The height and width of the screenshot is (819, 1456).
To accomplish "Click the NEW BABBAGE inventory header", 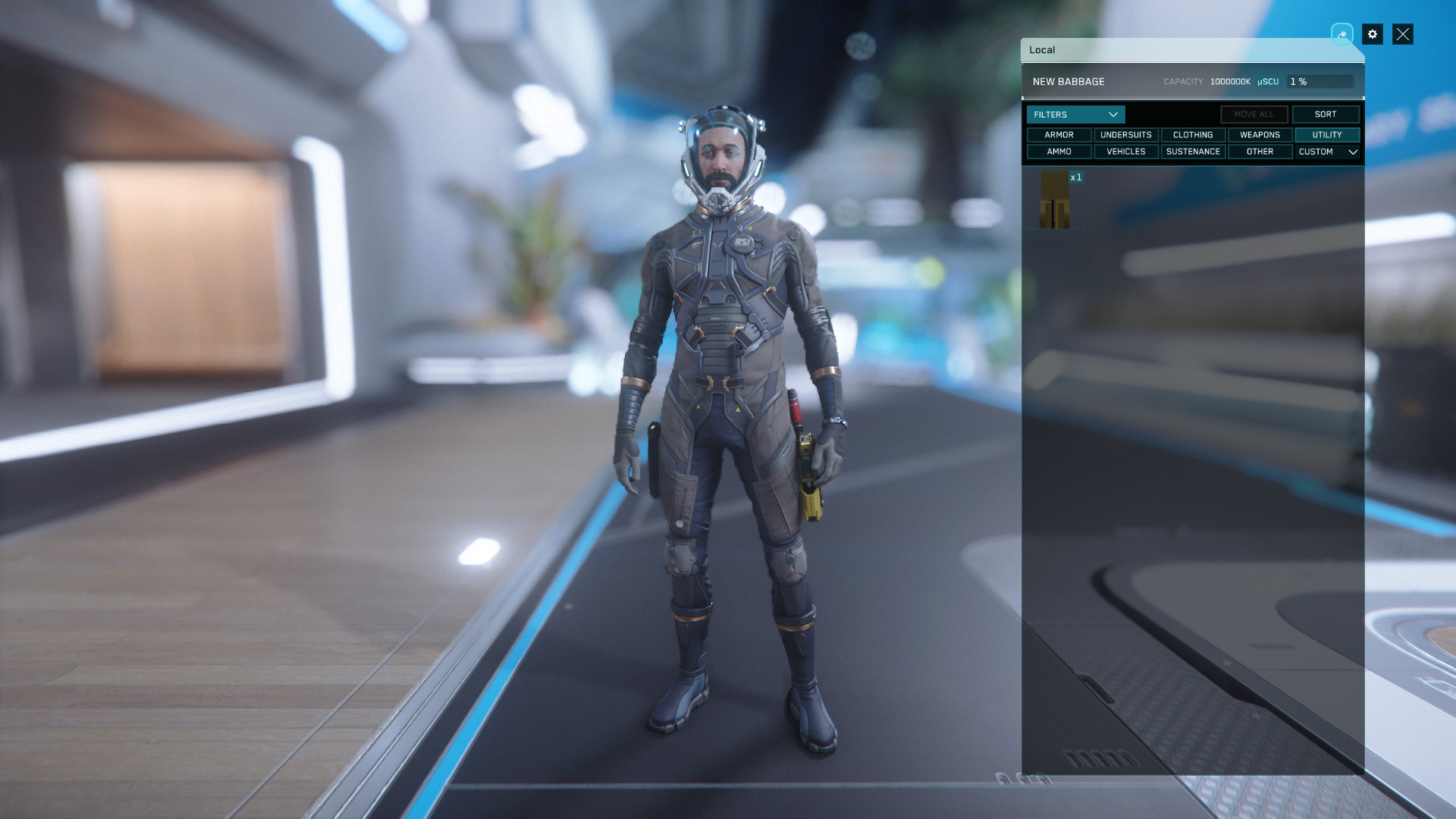I will point(1069,81).
